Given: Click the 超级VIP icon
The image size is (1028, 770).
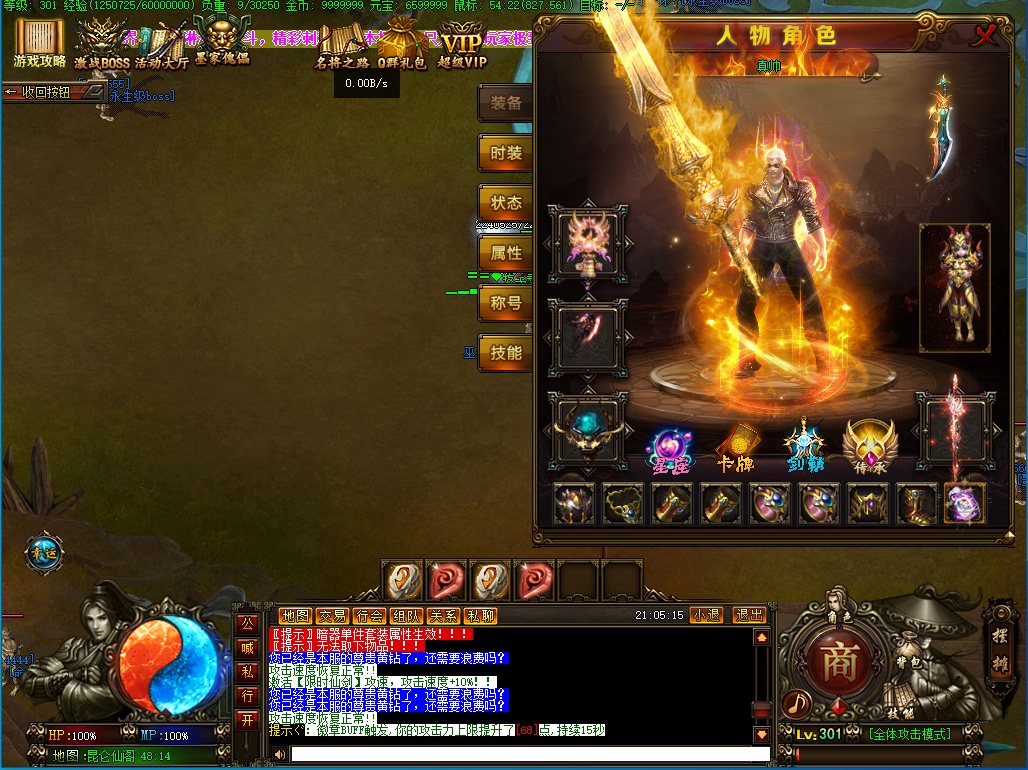Looking at the screenshot, I should (x=462, y=46).
